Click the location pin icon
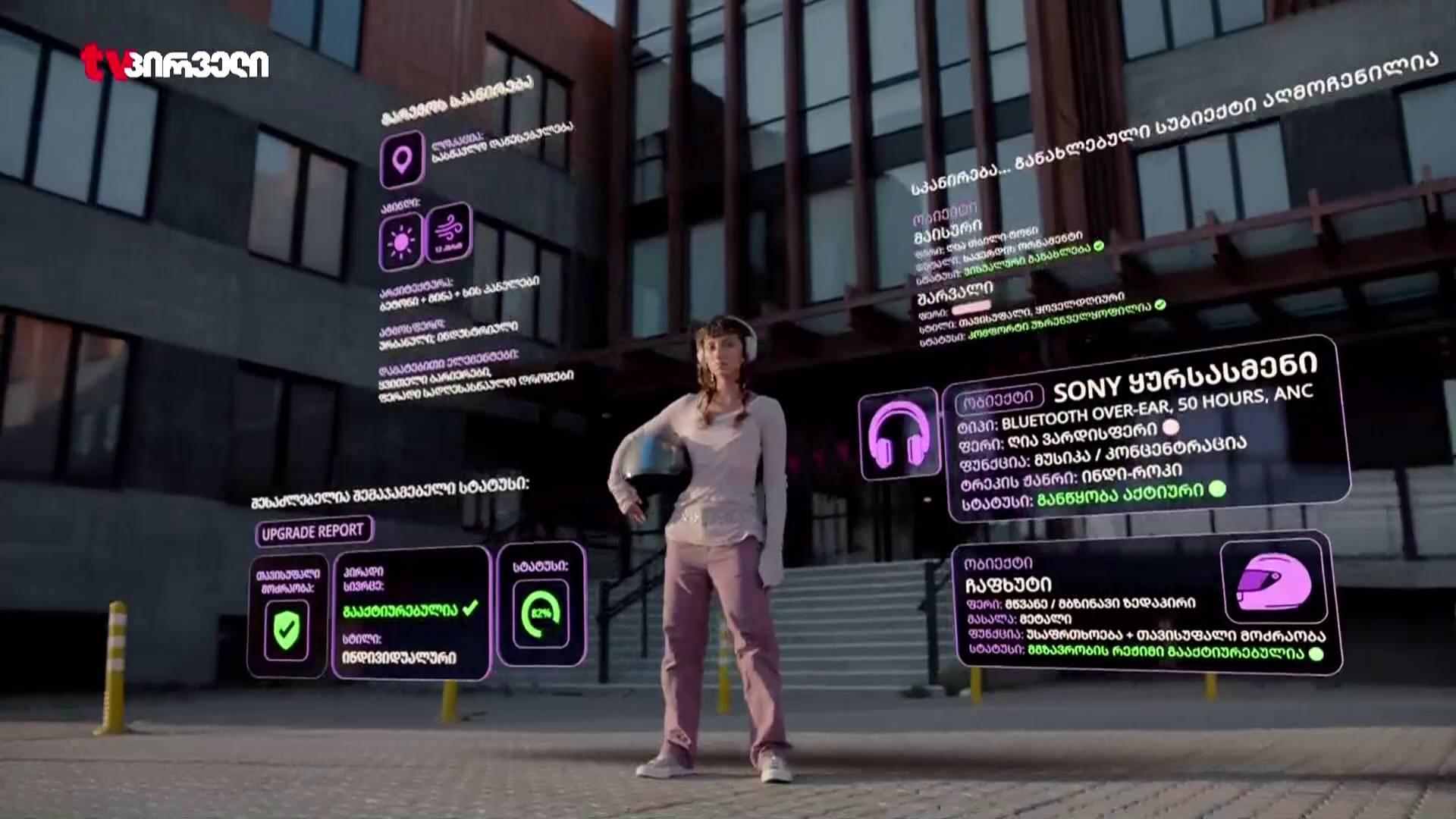The image size is (1456, 819). click(401, 159)
